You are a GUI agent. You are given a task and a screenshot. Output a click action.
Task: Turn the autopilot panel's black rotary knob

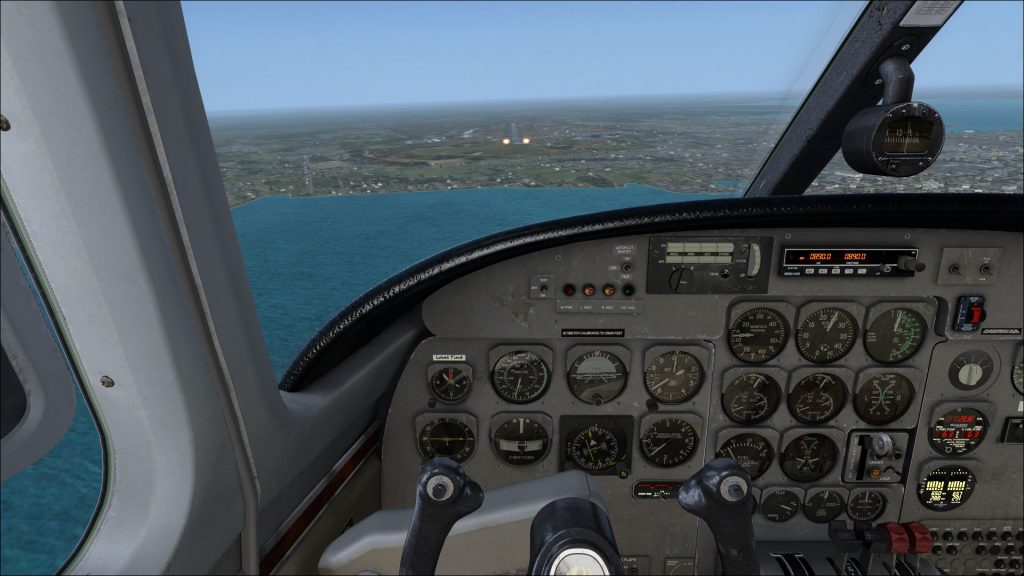click(x=681, y=279)
